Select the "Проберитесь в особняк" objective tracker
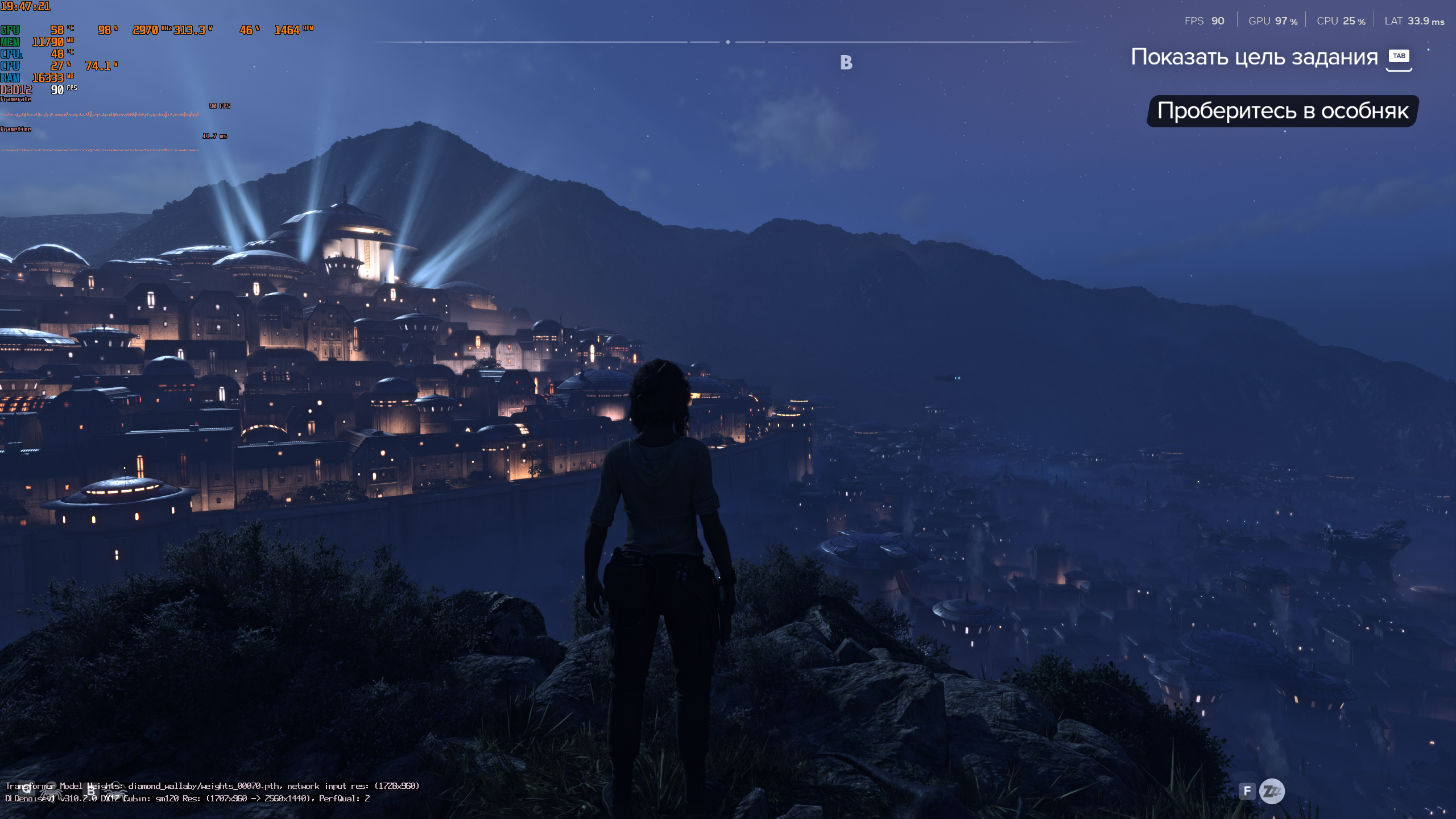 1283,111
